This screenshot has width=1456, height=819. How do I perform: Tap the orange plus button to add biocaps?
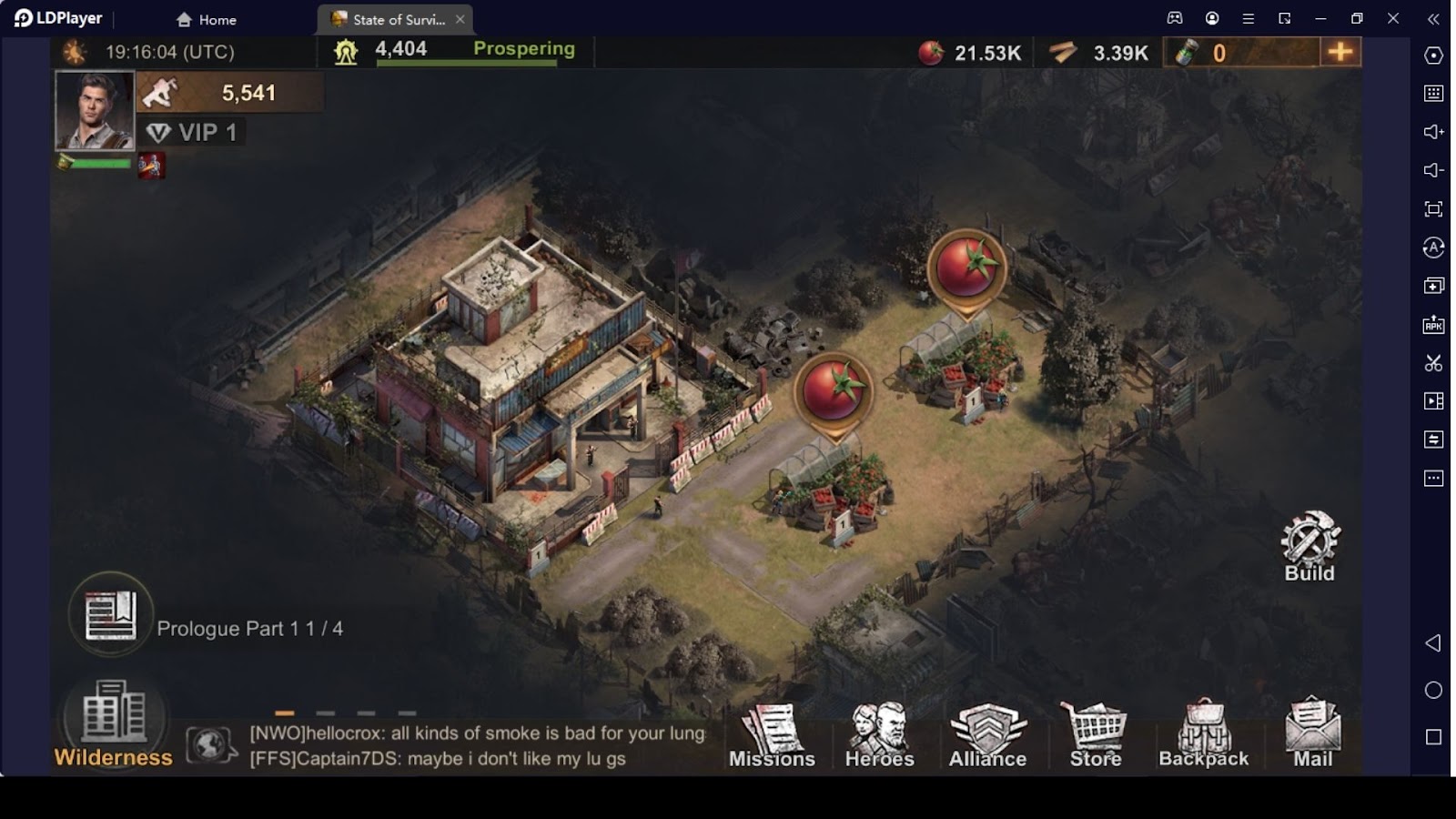coord(1340,52)
